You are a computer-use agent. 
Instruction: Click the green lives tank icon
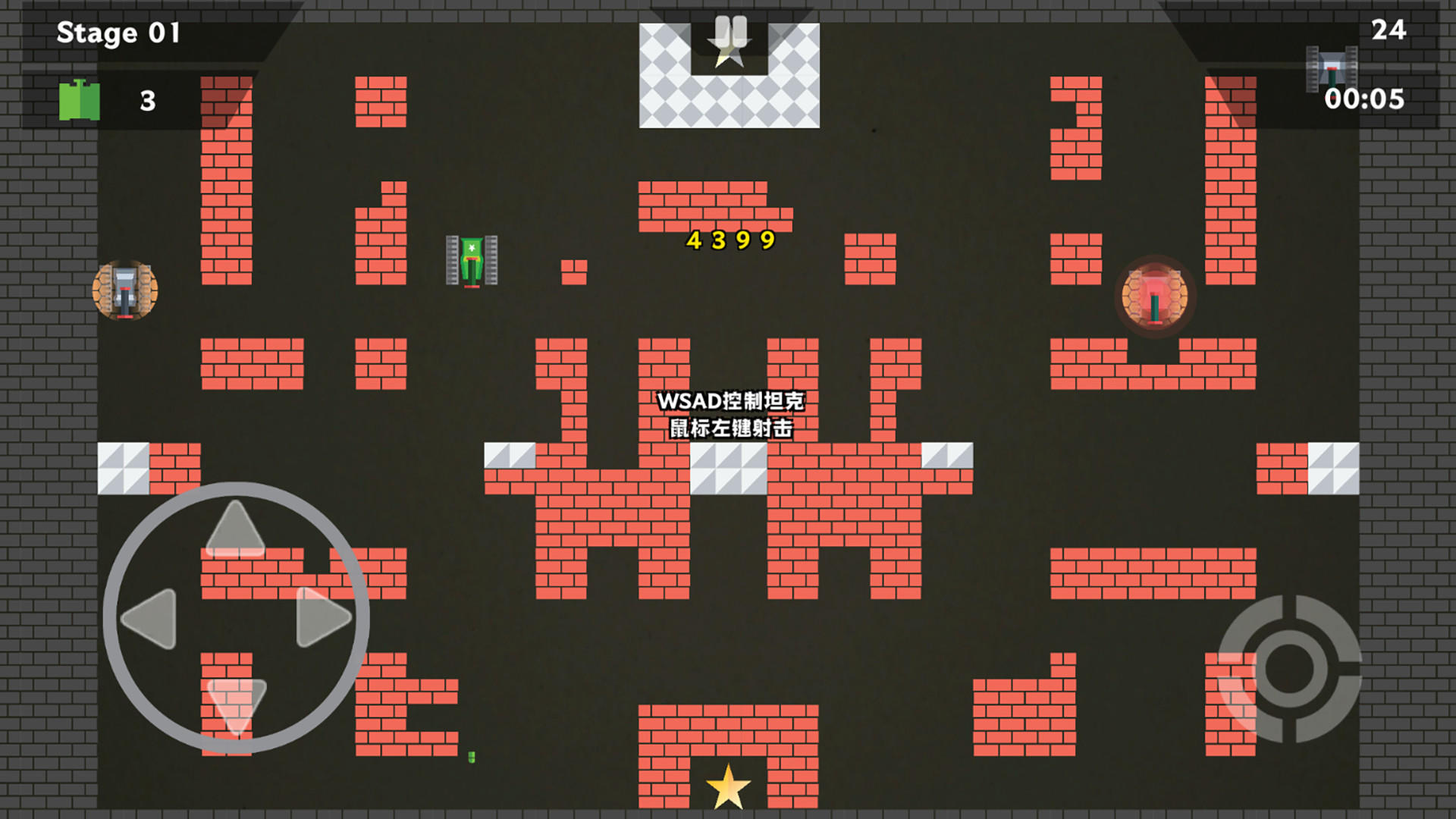79,99
